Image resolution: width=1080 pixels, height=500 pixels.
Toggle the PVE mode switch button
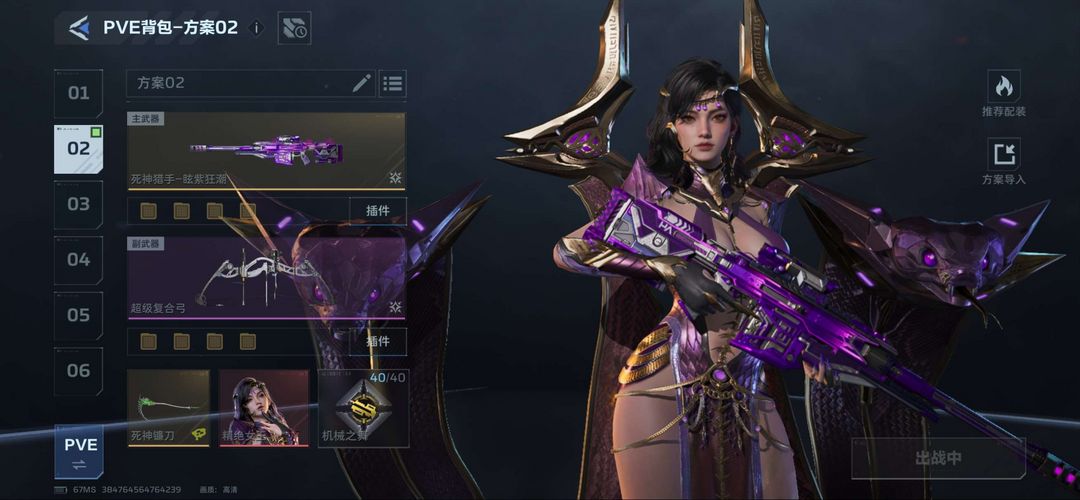79,451
